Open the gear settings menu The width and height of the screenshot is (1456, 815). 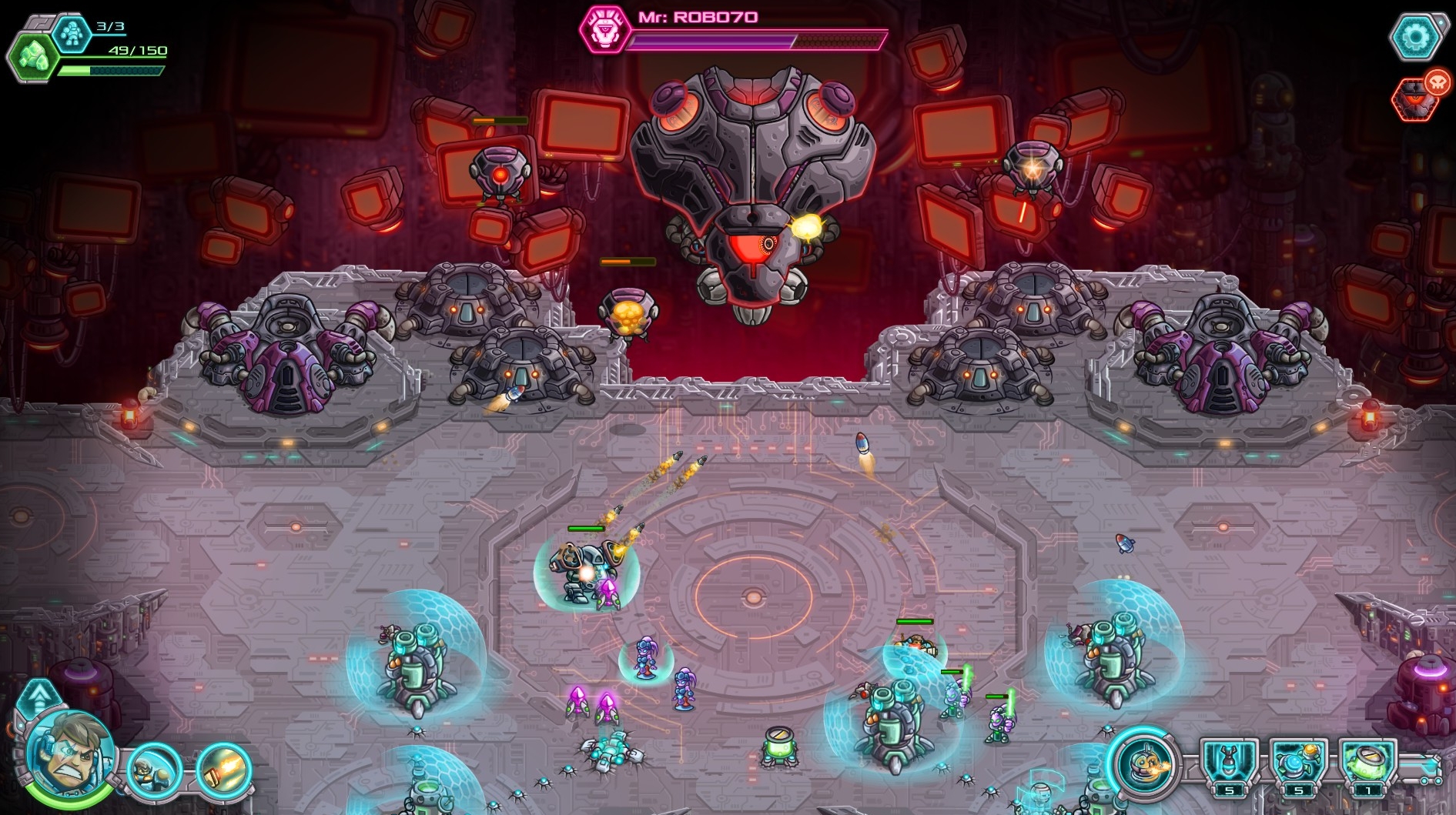point(1415,36)
